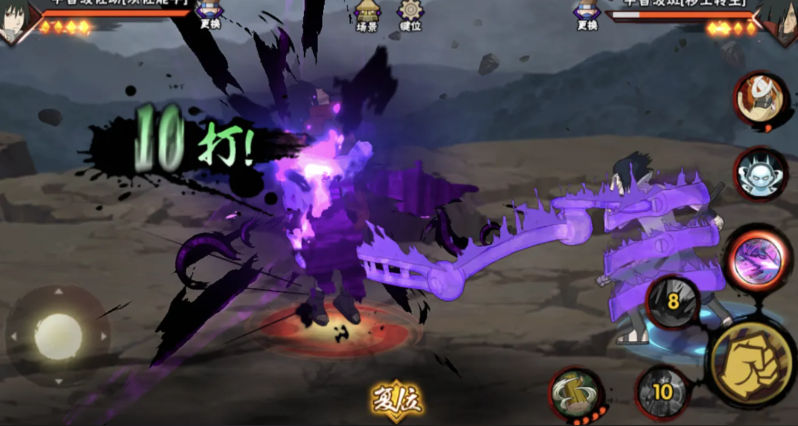Activate the skill showing cooldown 10
This screenshot has height=426, width=798.
click(x=662, y=391)
